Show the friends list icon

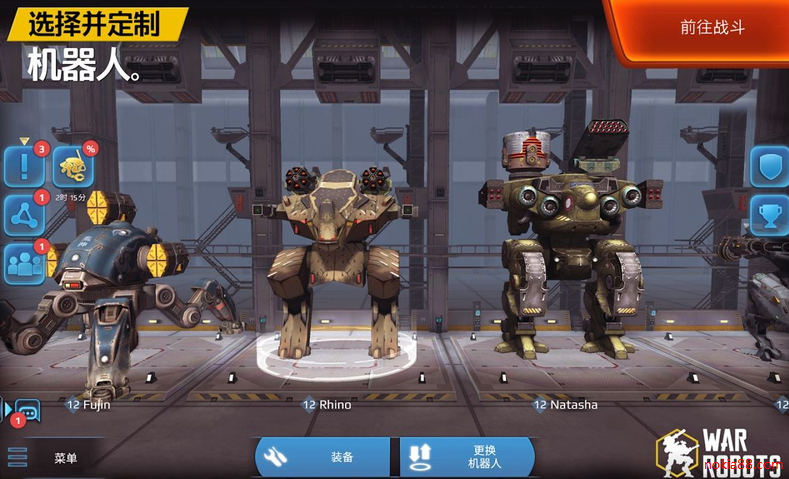(24, 263)
